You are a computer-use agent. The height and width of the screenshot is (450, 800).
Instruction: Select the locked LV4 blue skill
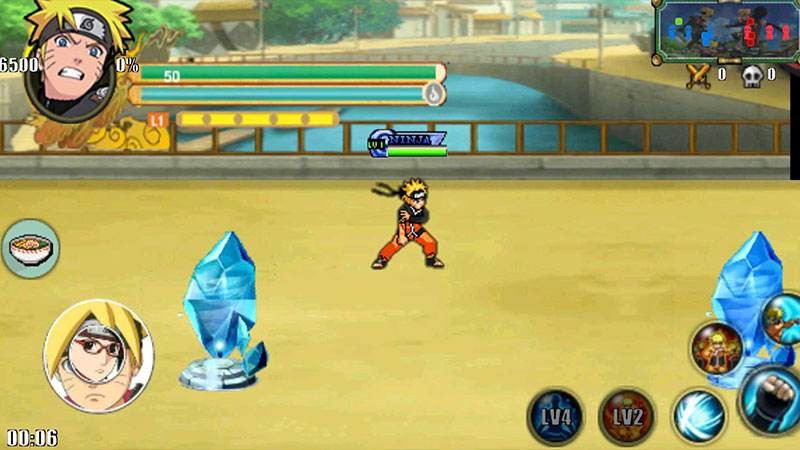pyautogui.click(x=555, y=415)
